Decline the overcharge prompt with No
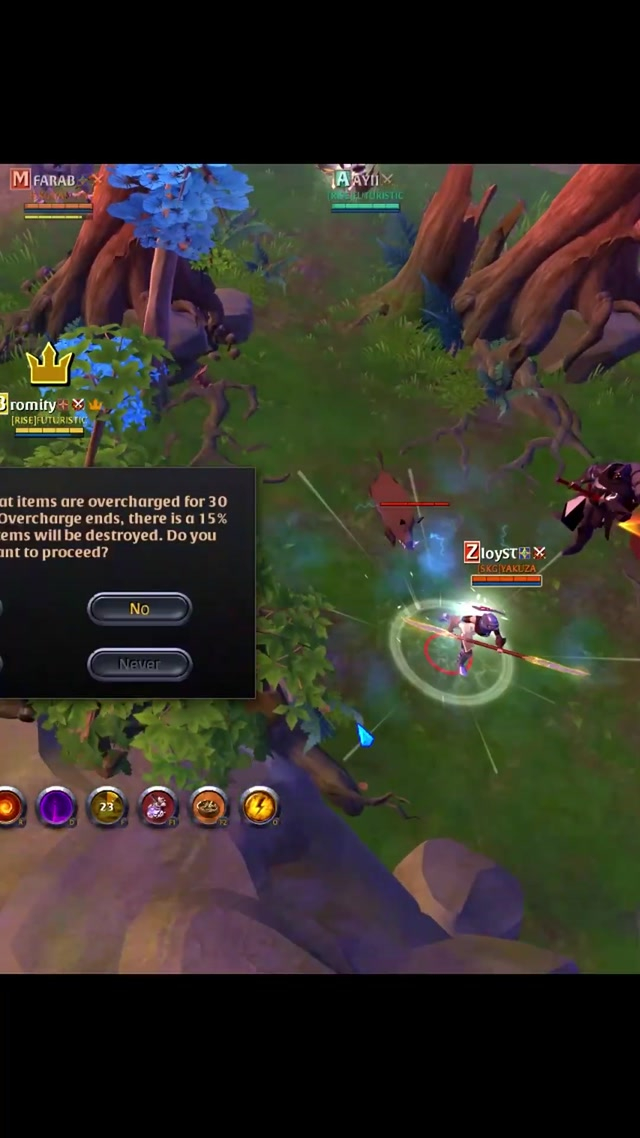 [139, 608]
